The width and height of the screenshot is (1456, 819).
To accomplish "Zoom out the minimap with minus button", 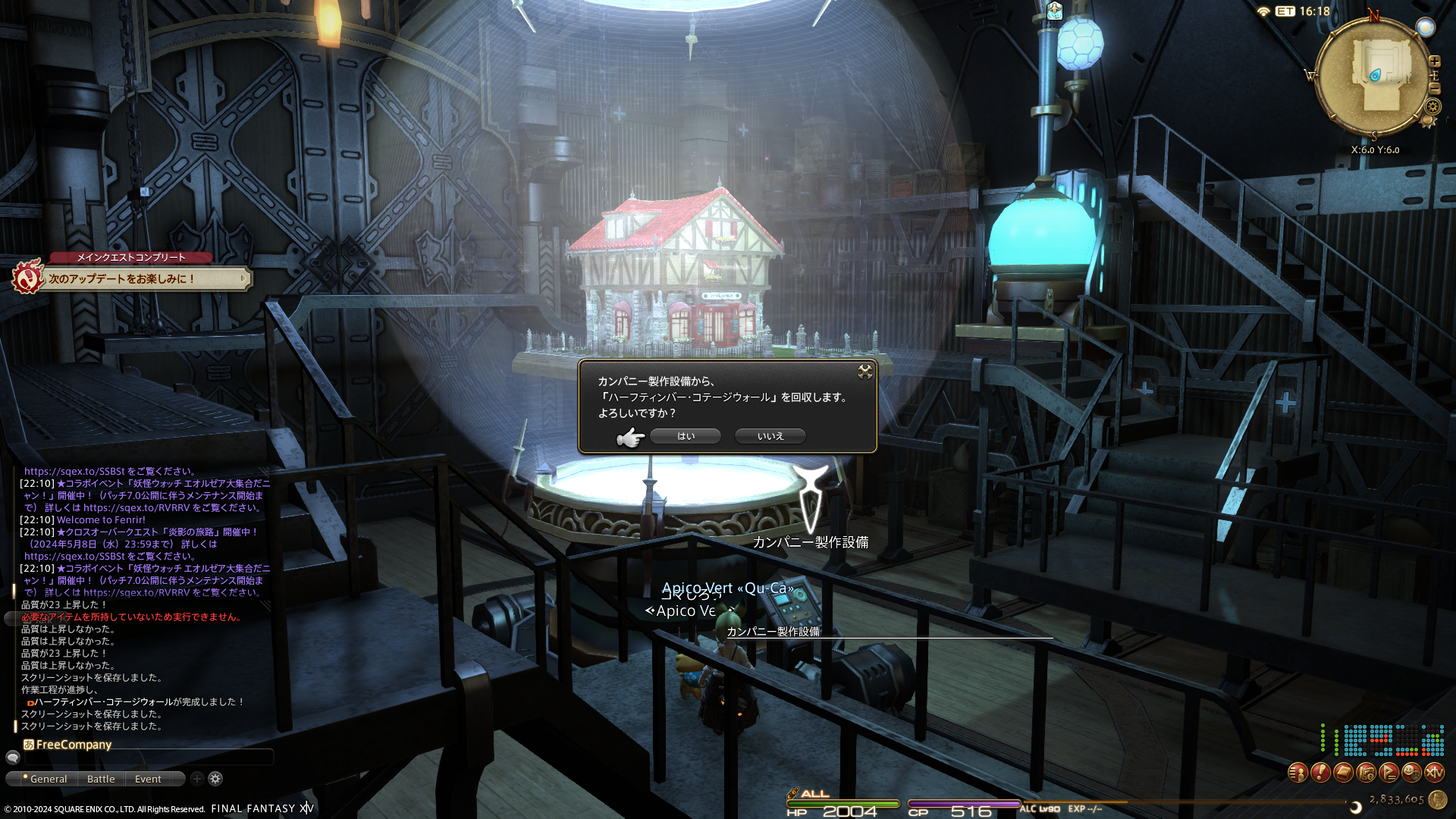I will point(1435,89).
